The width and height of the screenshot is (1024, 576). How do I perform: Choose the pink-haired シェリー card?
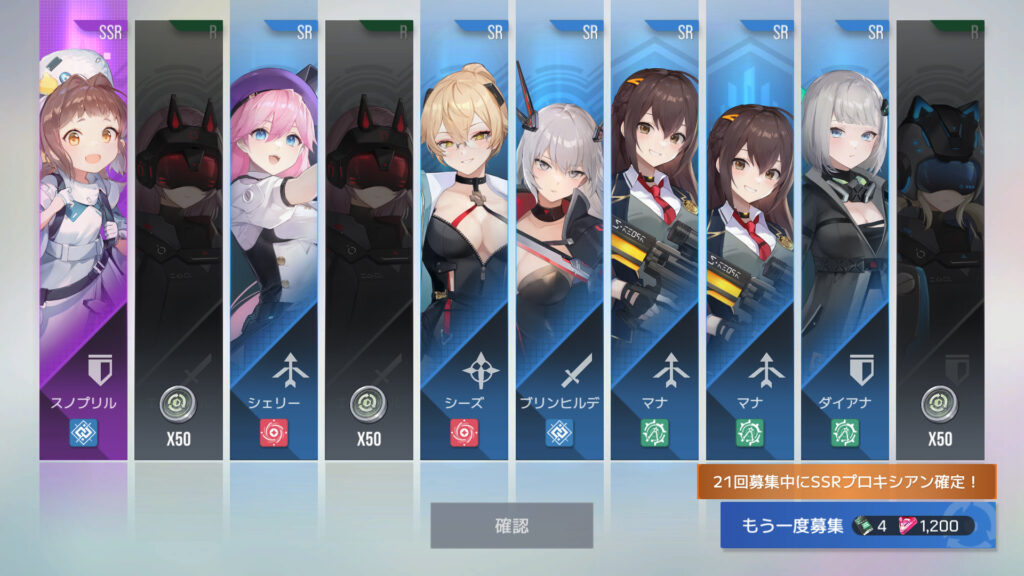pyautogui.click(x=274, y=240)
